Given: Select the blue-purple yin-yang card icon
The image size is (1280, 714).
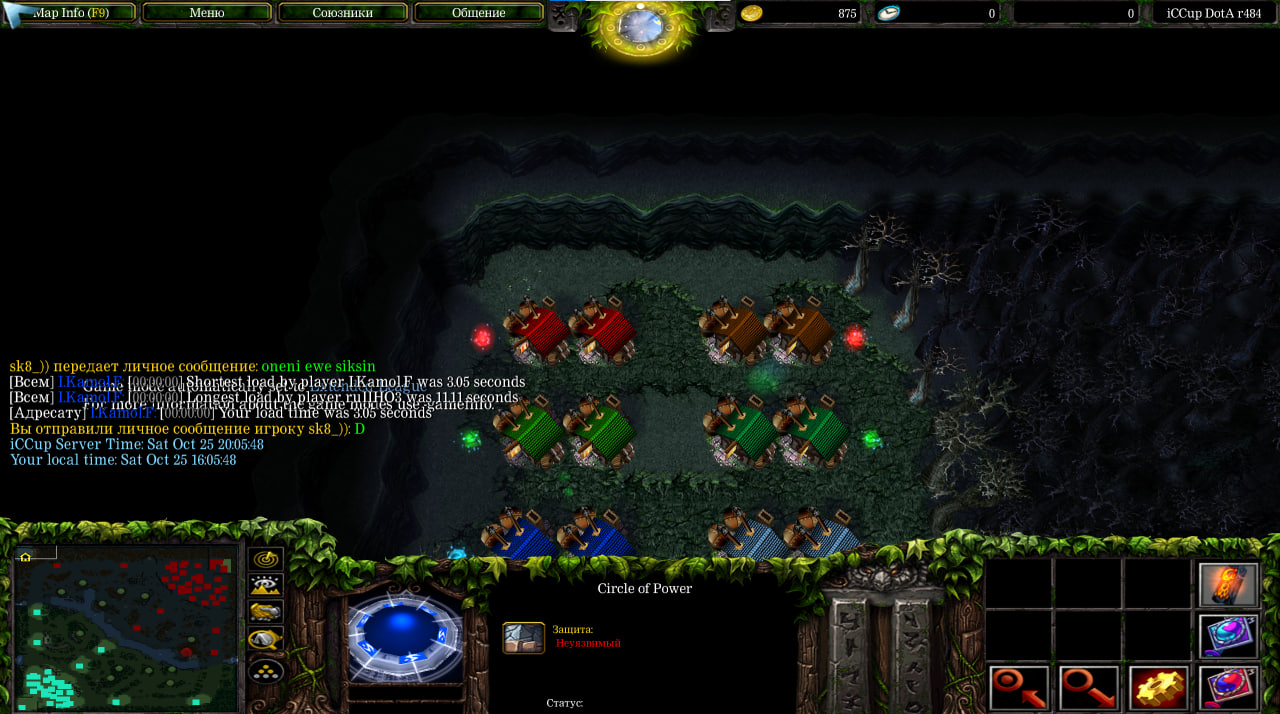Looking at the screenshot, I should [x=1228, y=636].
